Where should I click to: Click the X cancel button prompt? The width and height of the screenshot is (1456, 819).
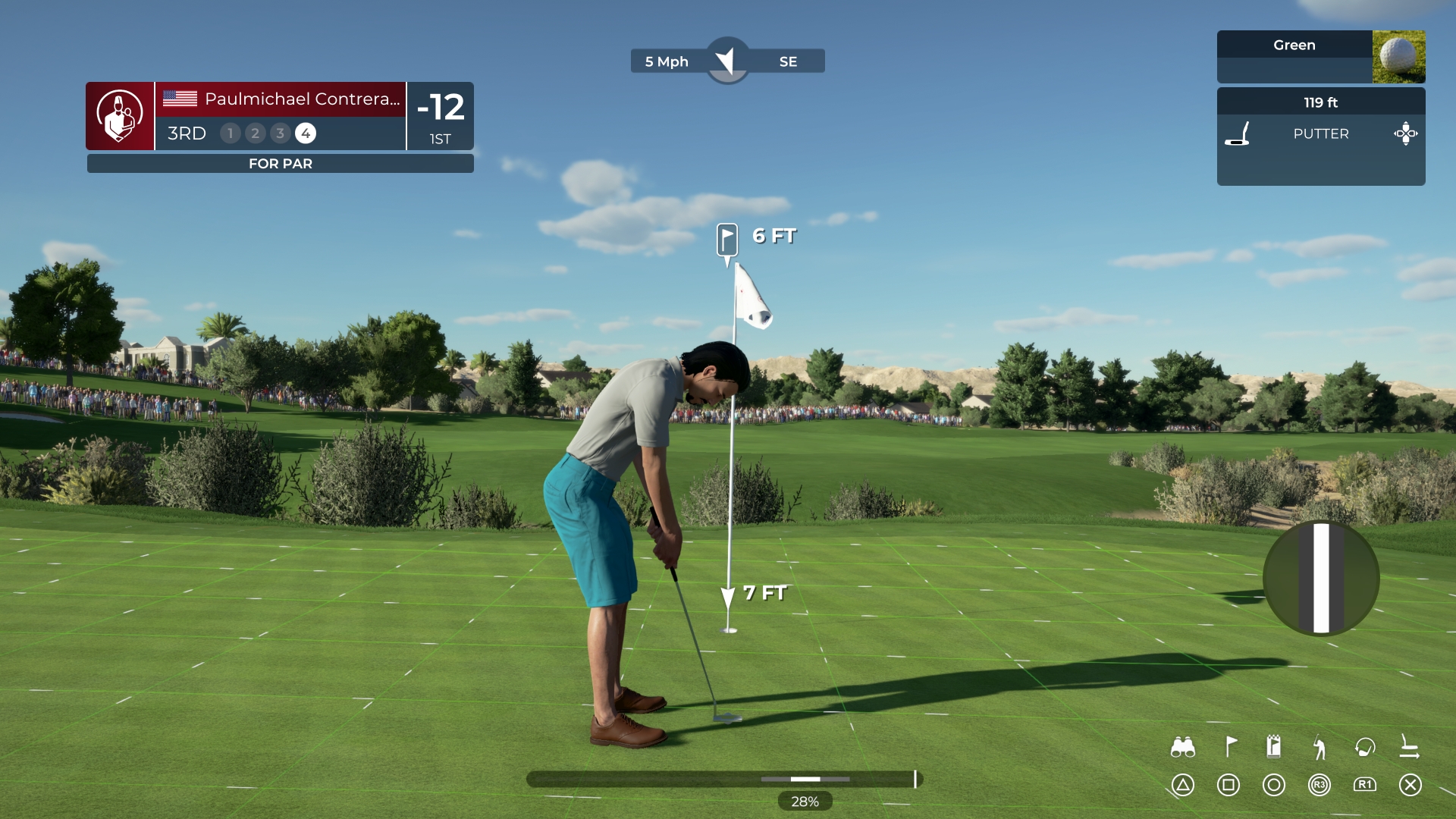[1410, 786]
